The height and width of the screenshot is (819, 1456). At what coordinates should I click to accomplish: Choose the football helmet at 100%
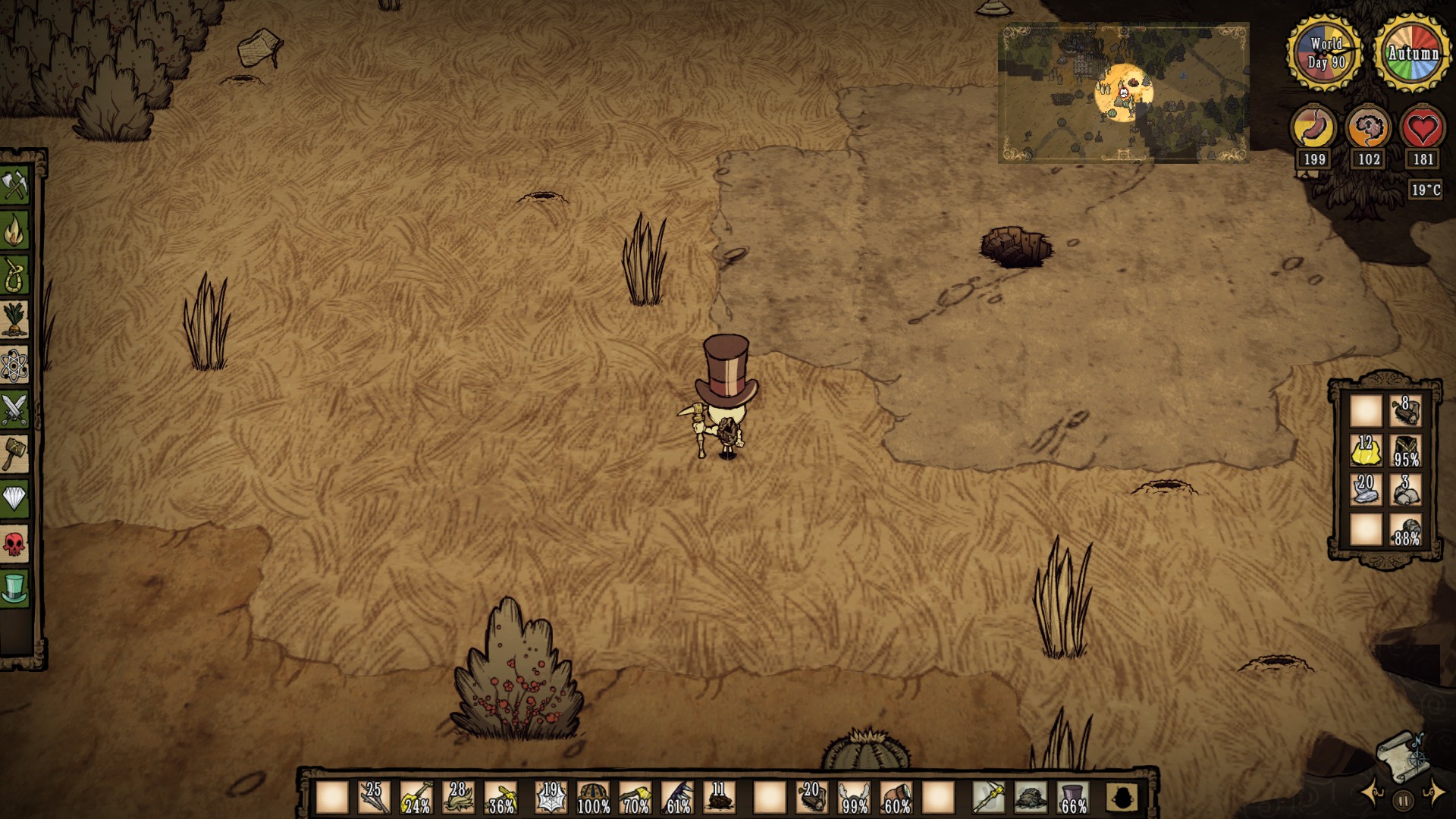pos(594,798)
